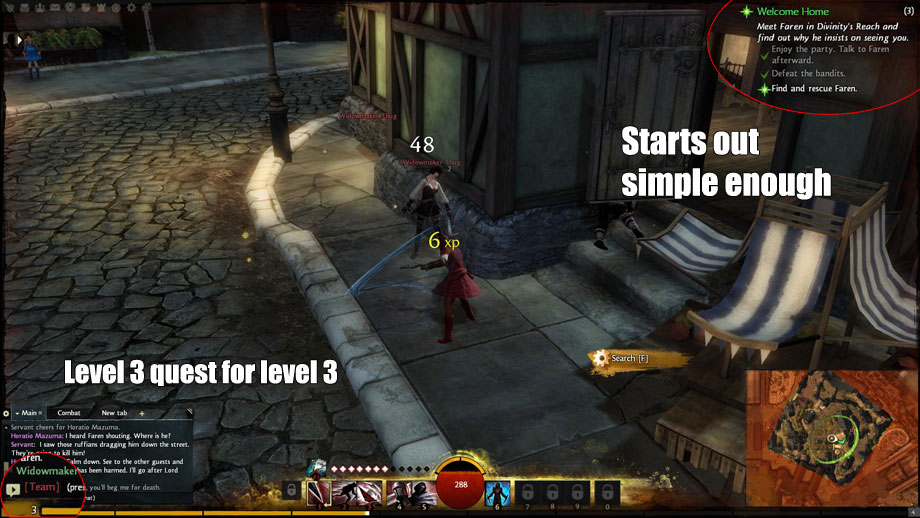The image size is (920, 518).
Task: Use the blue healing skill in slot 6
Action: coord(498,492)
